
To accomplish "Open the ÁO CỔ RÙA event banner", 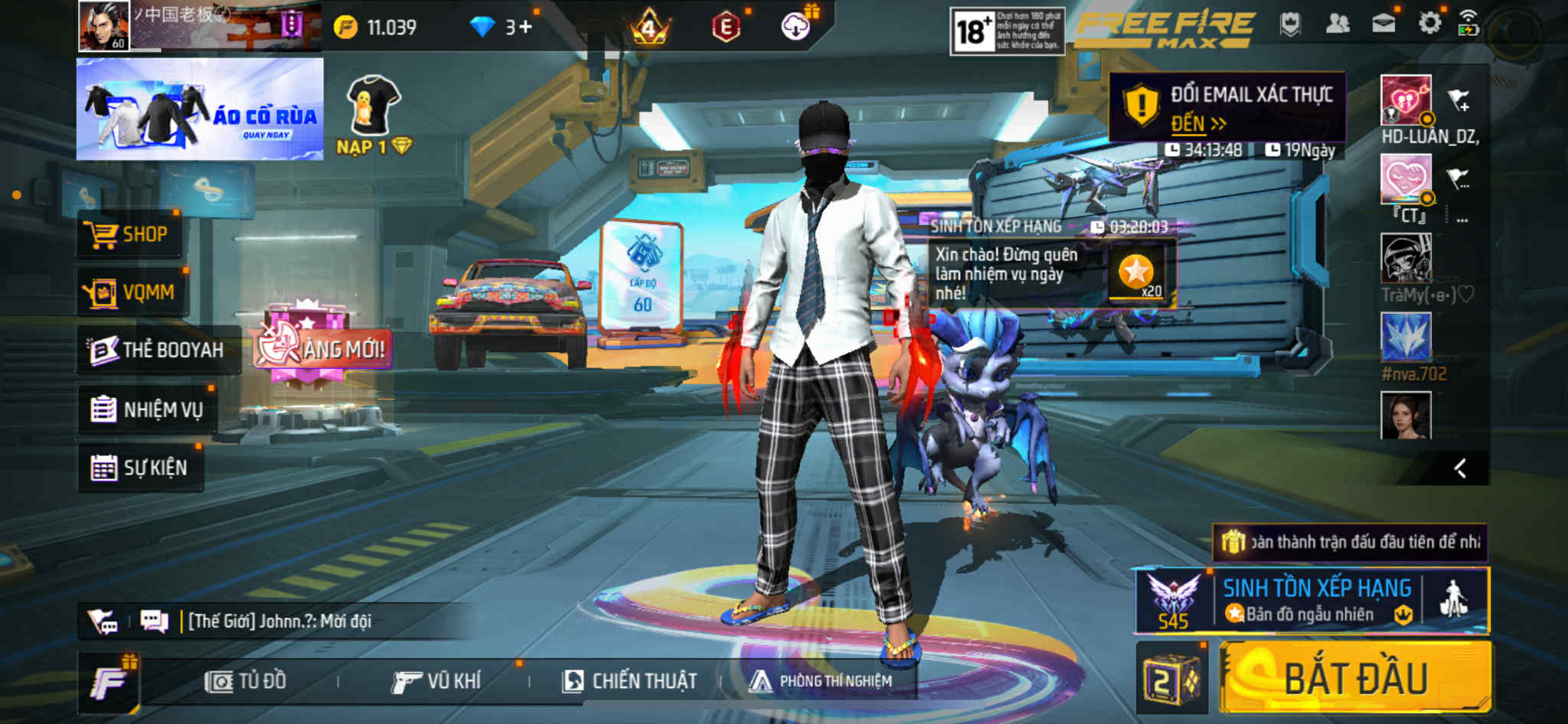I will point(200,109).
